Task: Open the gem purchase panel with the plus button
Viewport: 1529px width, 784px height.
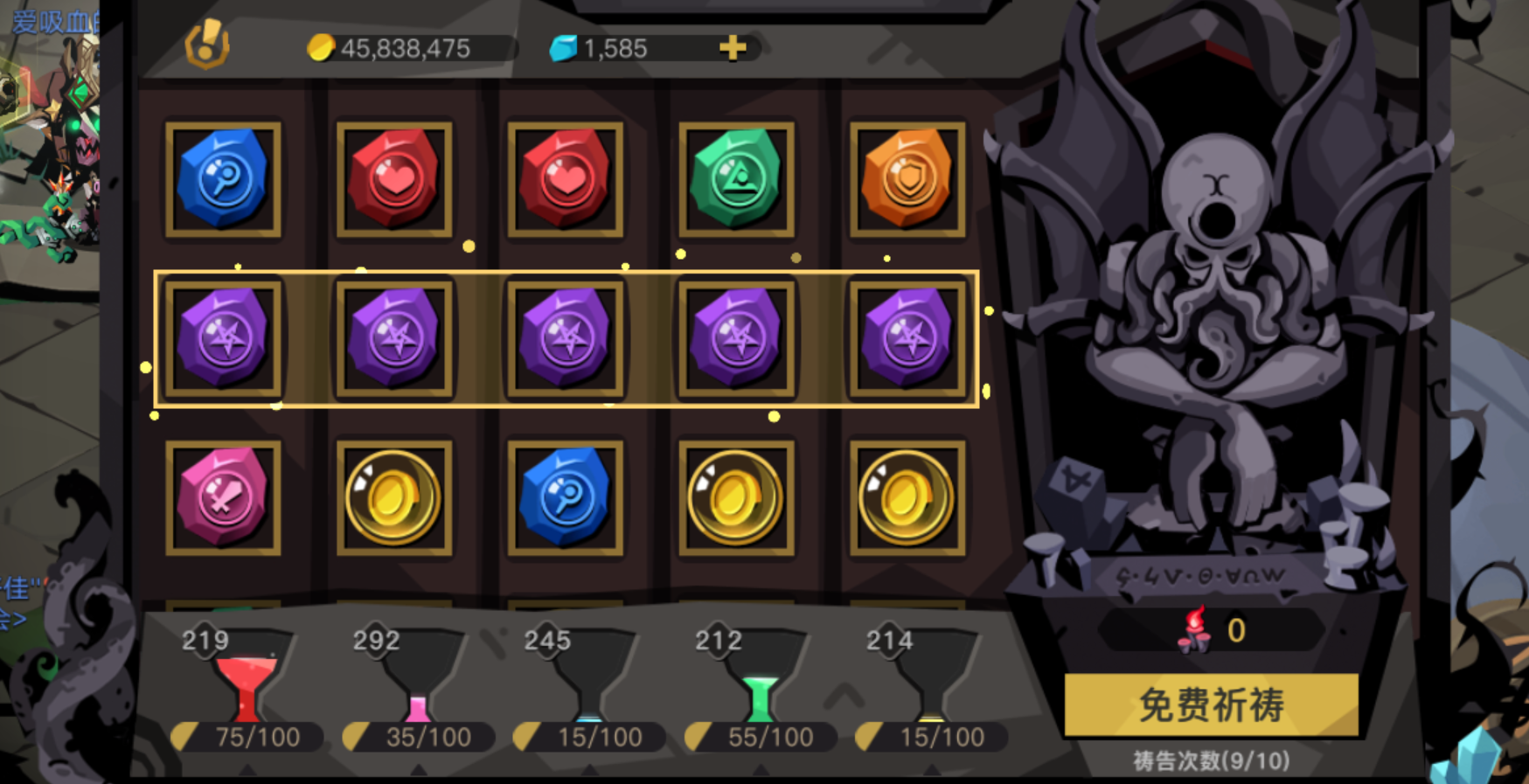Action: click(736, 47)
